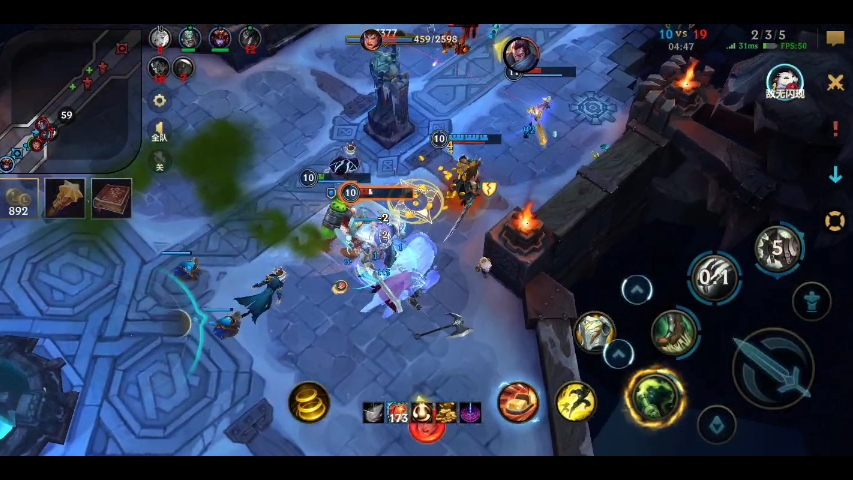Use the golden rings recall button
This screenshot has width=853, height=480.
309,402
